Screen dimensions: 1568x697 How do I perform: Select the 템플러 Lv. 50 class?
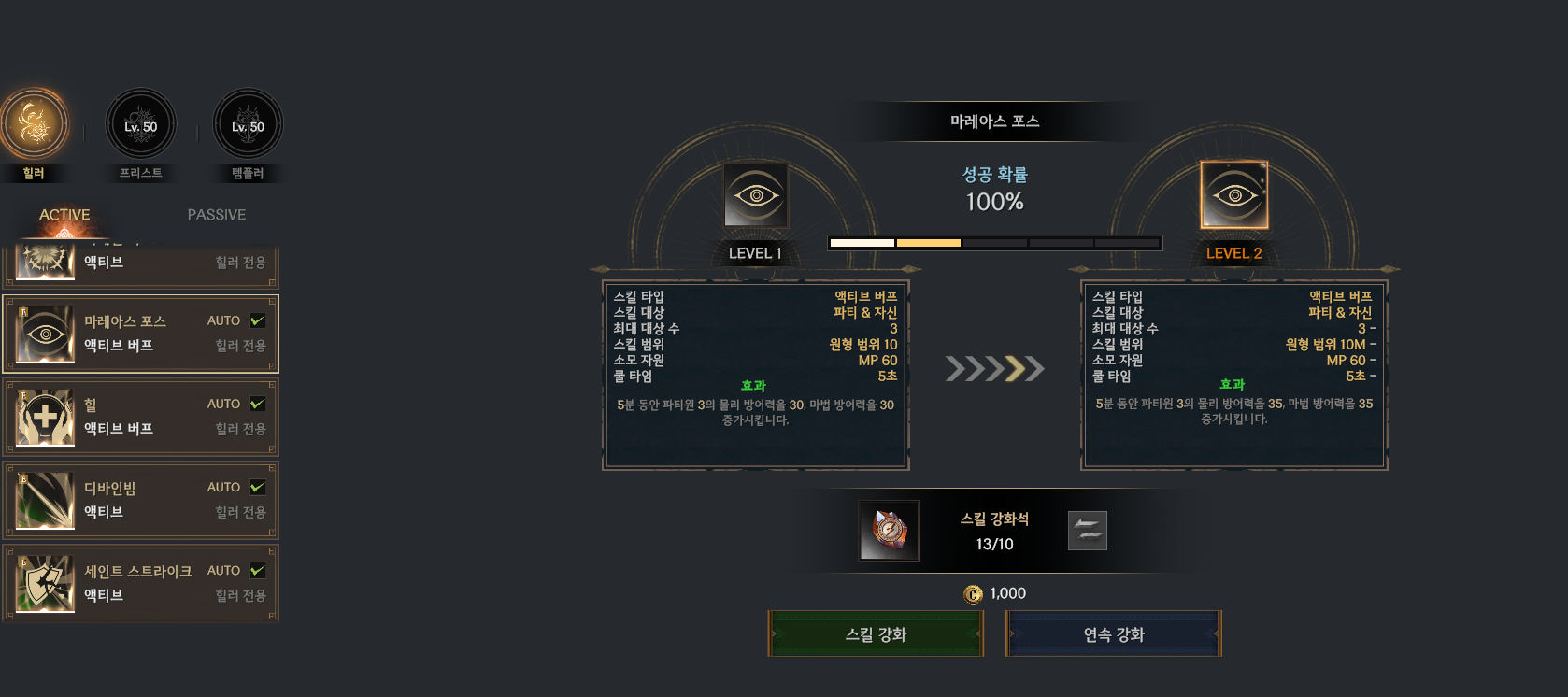click(248, 124)
